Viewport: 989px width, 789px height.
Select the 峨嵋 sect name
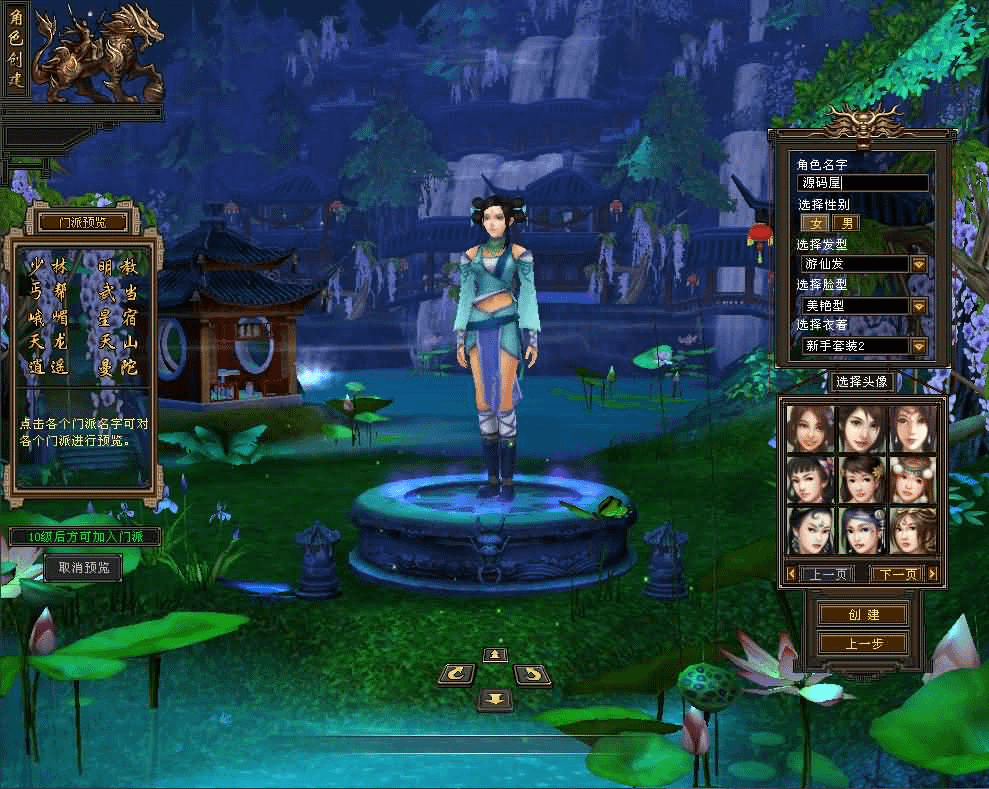(x=49, y=318)
